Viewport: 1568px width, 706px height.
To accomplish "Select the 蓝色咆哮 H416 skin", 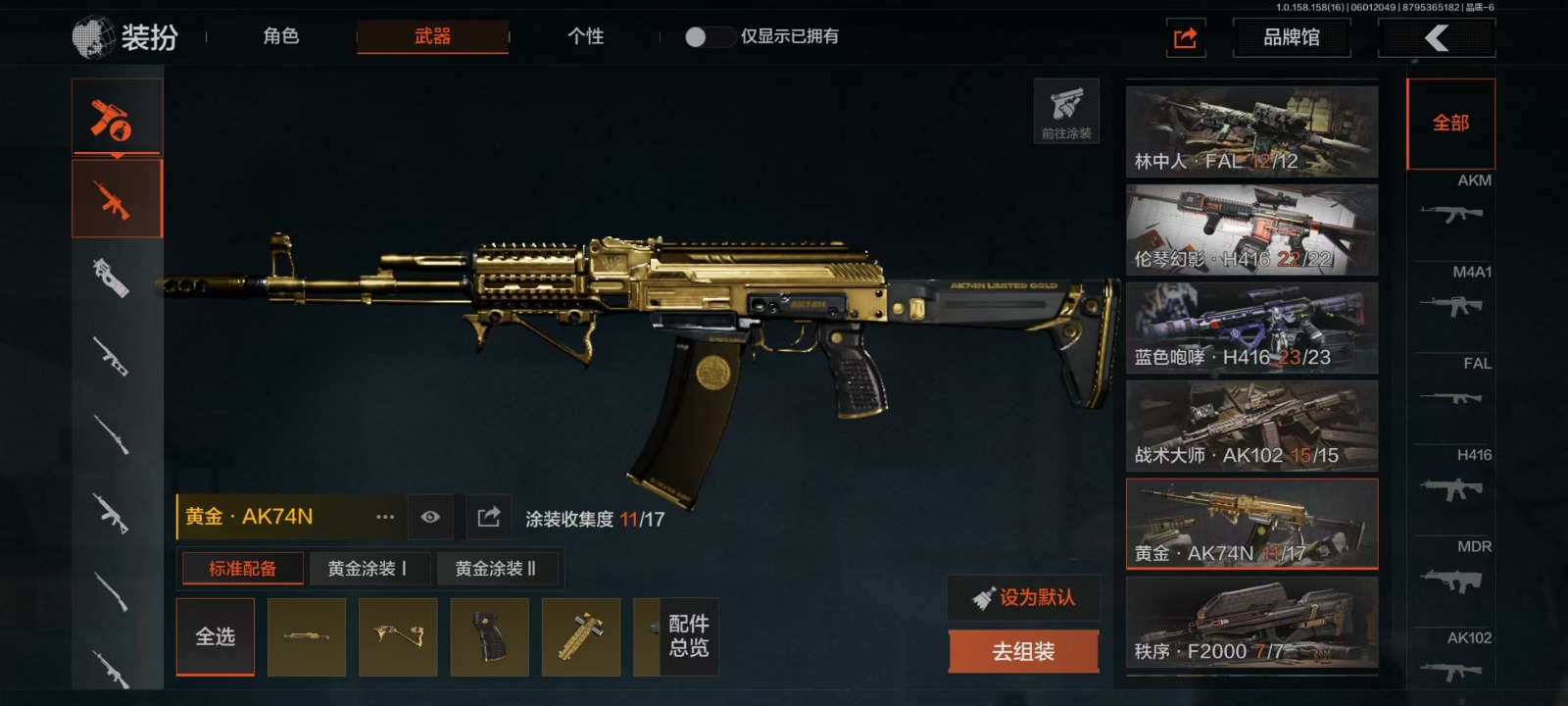I will (x=1251, y=328).
